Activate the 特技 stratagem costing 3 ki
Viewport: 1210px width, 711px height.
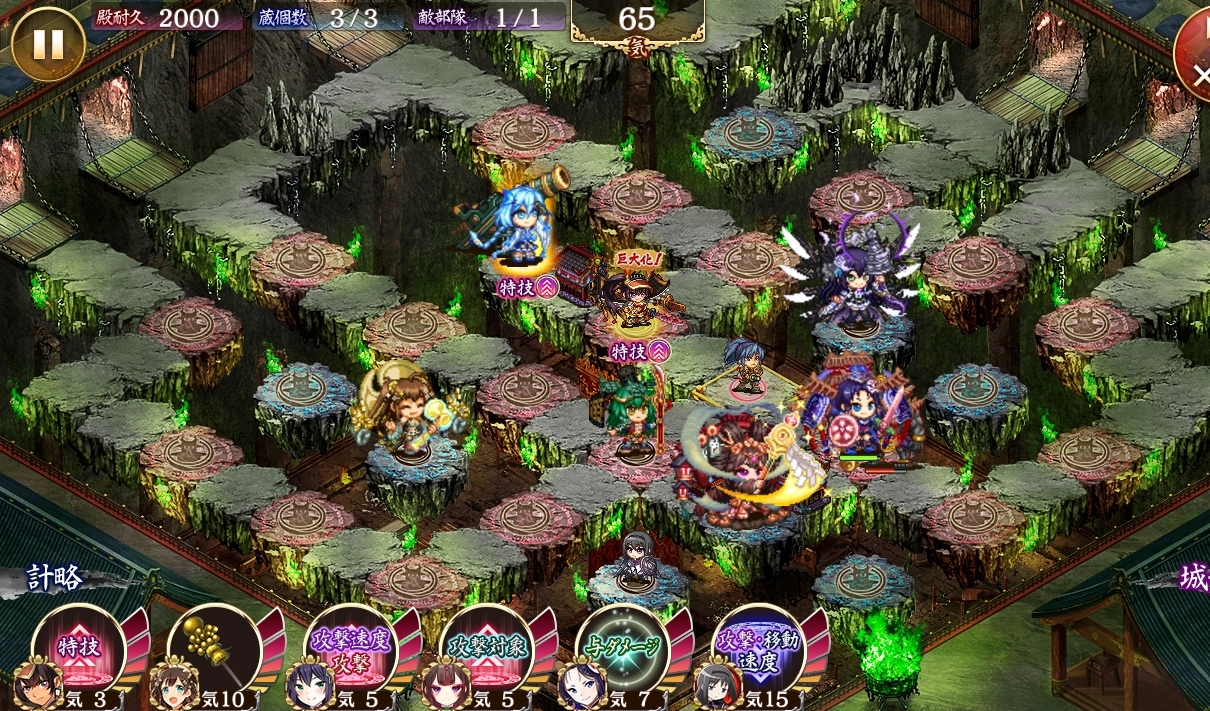[78, 648]
